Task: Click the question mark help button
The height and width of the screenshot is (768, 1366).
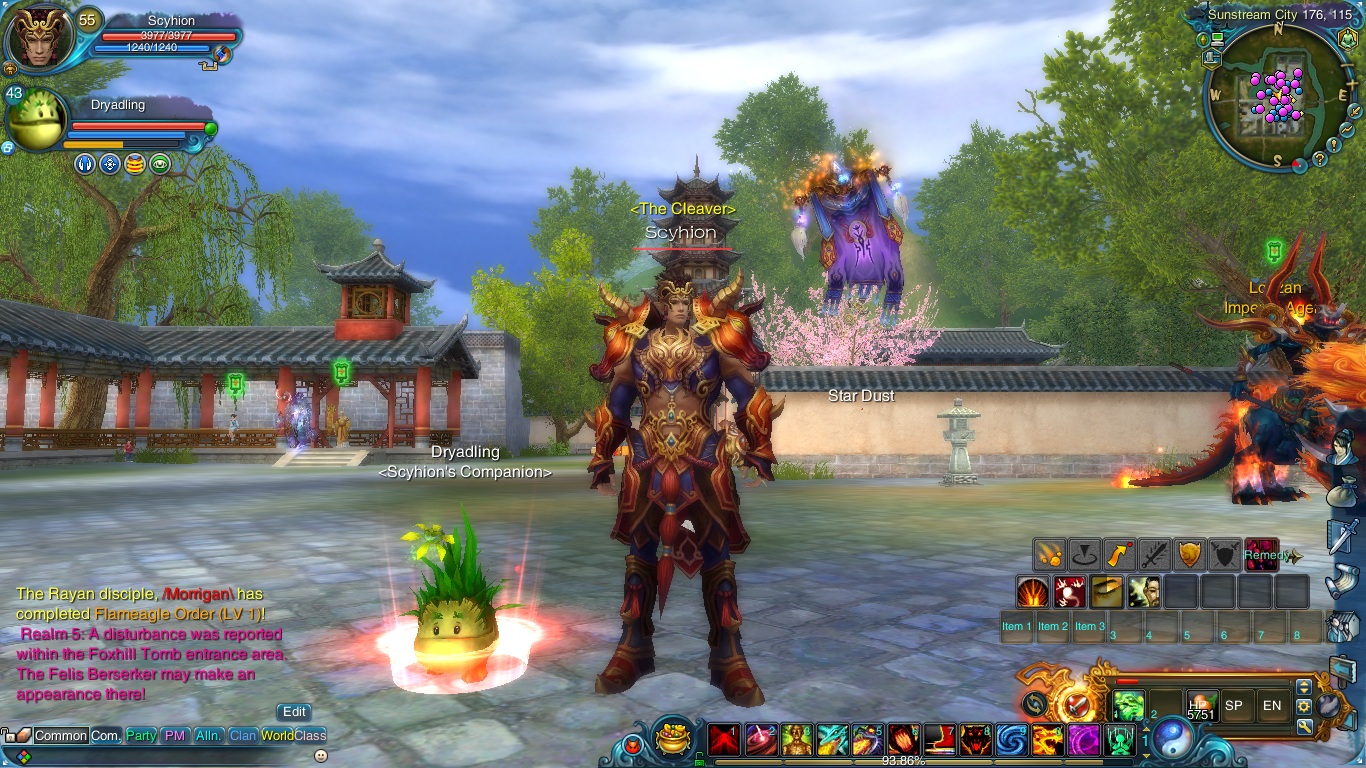Action: [1320, 158]
